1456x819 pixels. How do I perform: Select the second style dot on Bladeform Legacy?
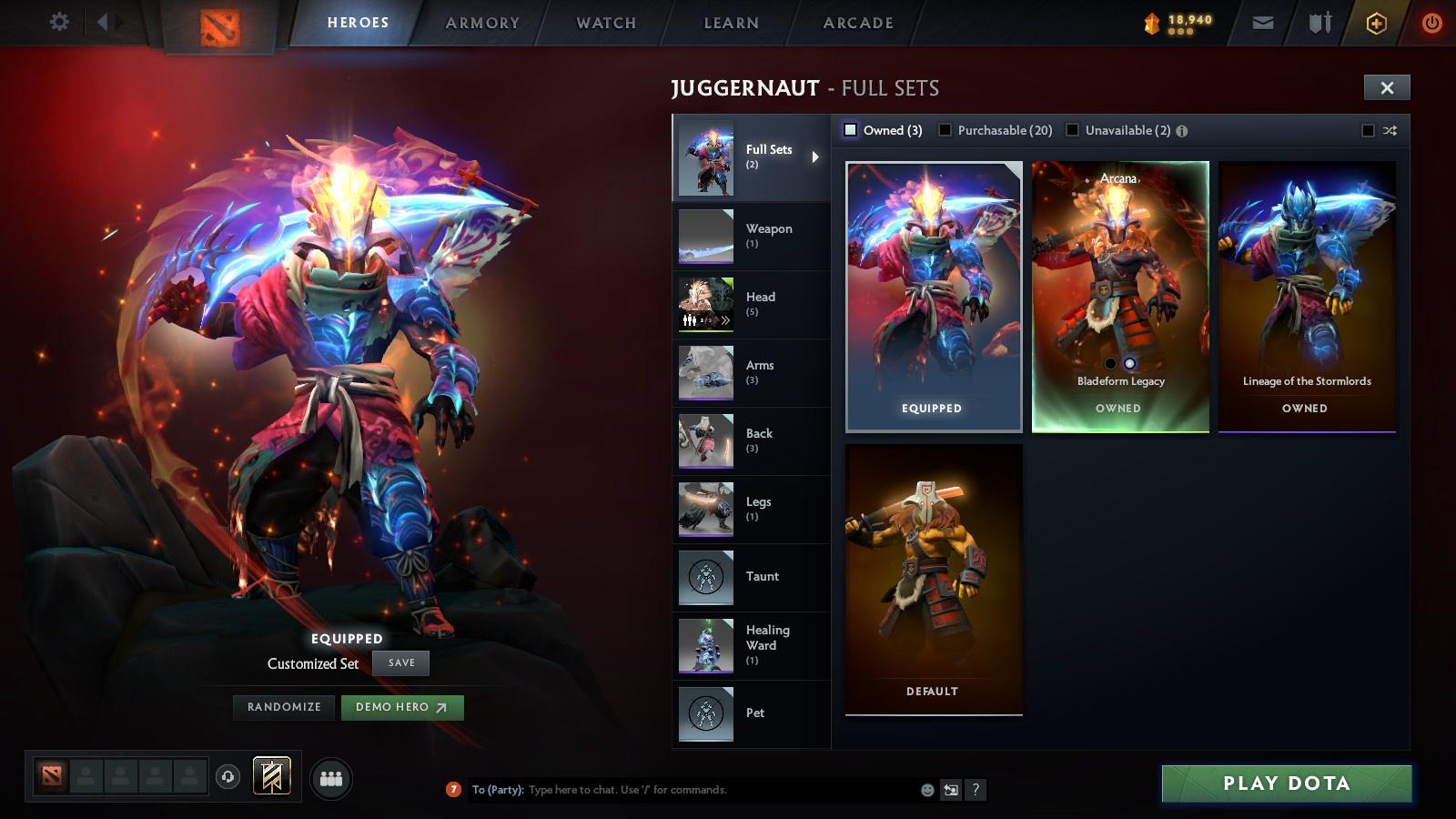click(x=1129, y=362)
